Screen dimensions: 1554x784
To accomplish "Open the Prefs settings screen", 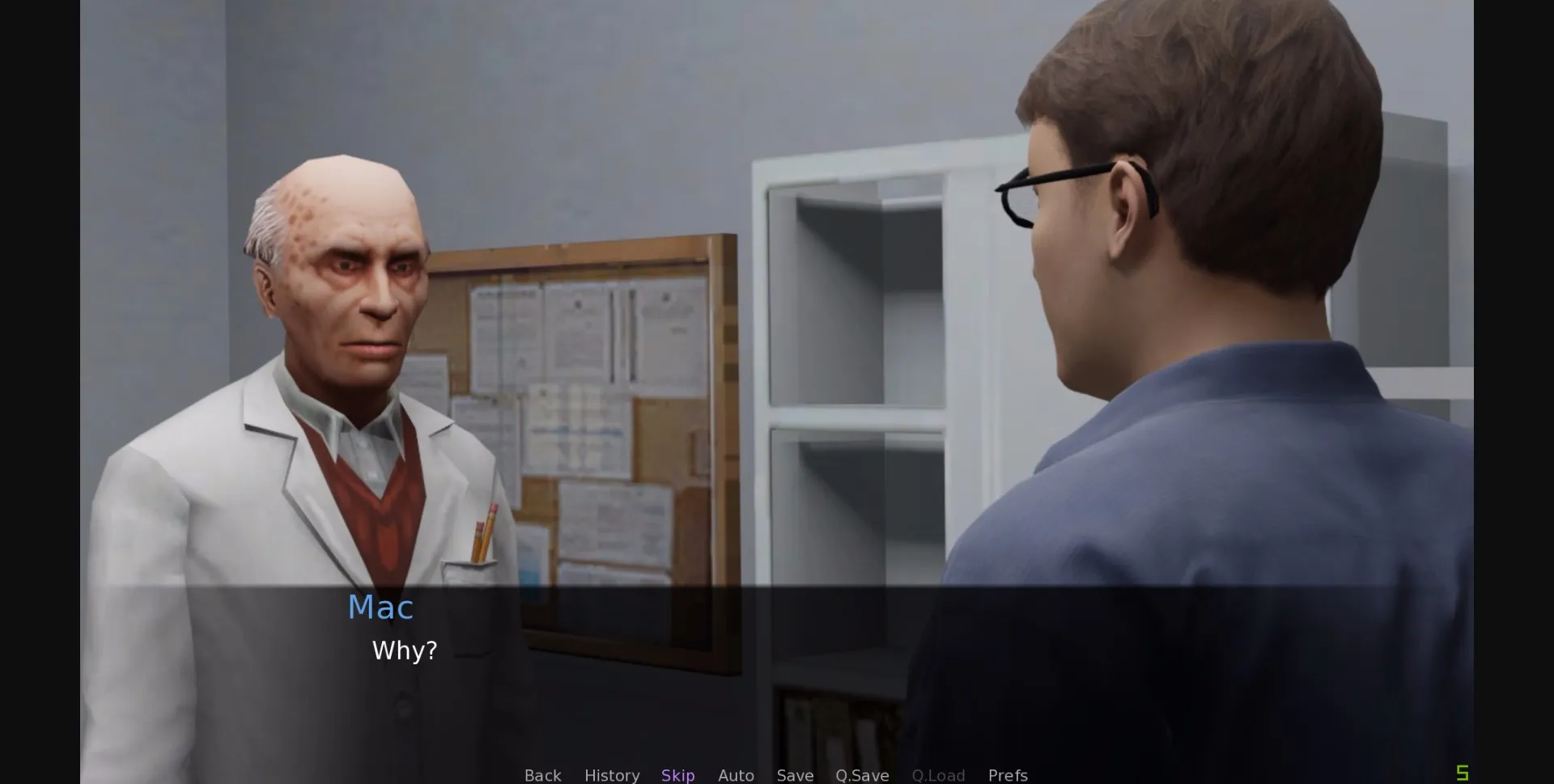I will 1008,774.
